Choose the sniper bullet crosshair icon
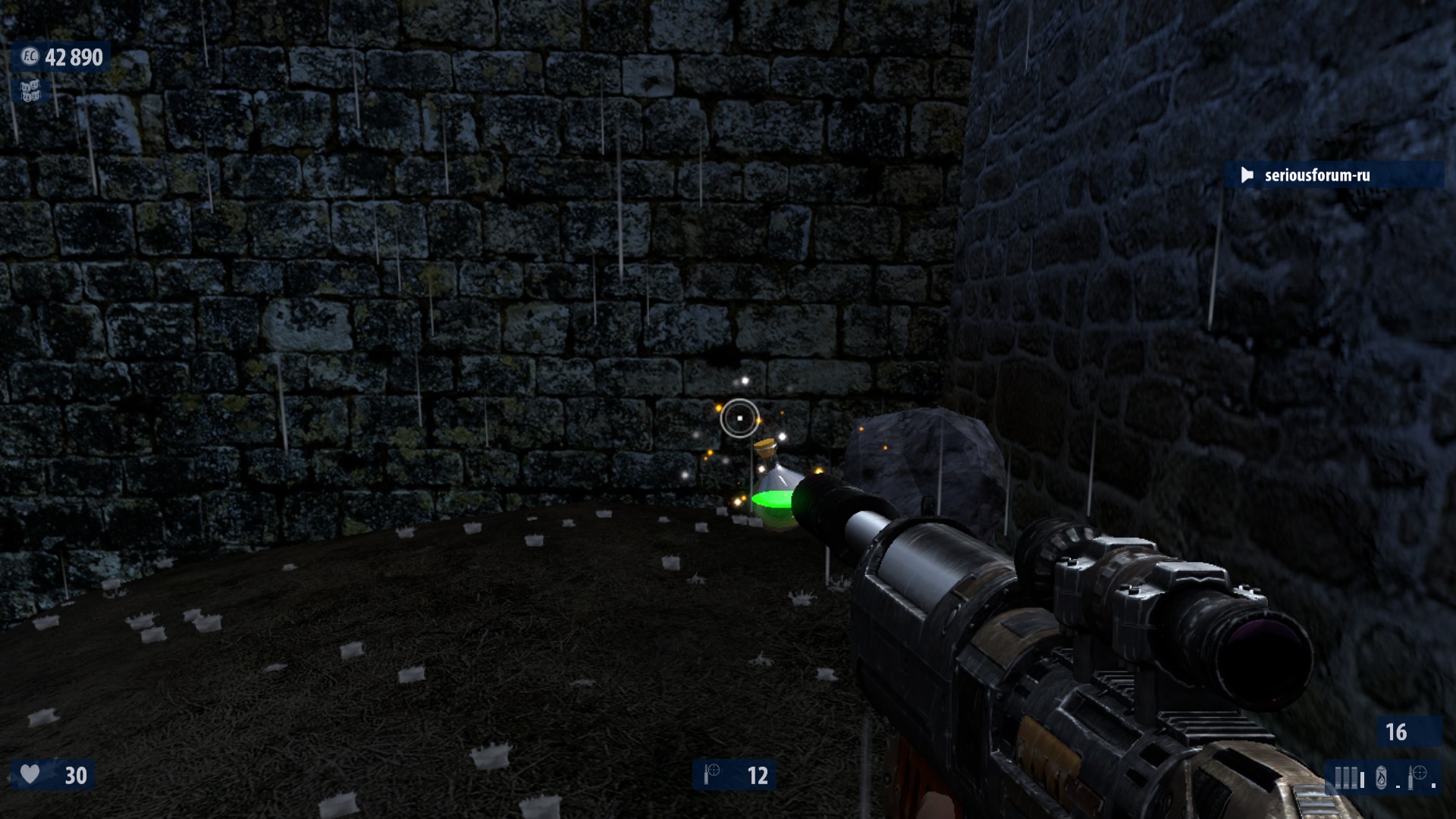 click(1417, 777)
